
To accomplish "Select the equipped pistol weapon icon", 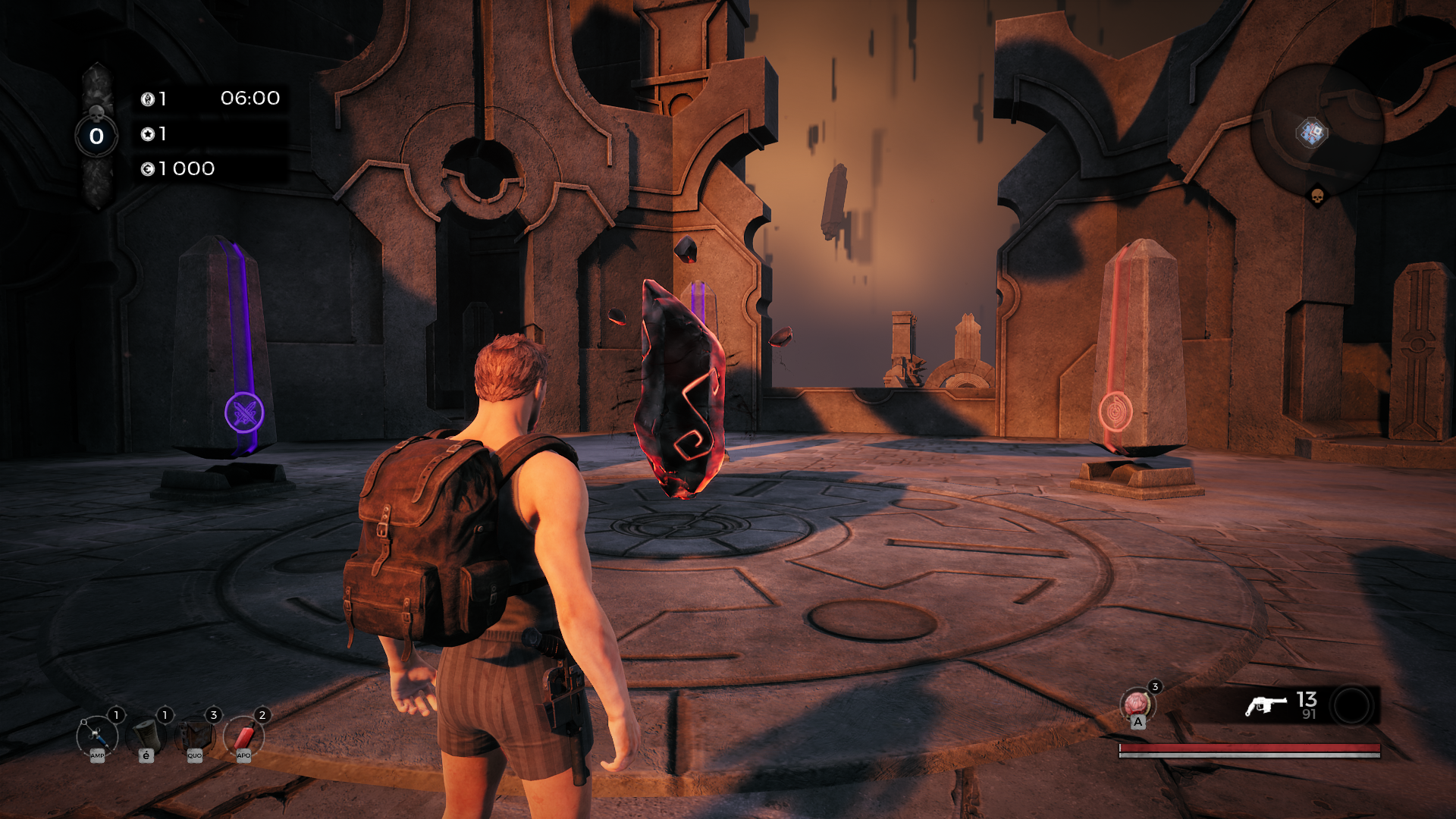I will [x=1266, y=706].
